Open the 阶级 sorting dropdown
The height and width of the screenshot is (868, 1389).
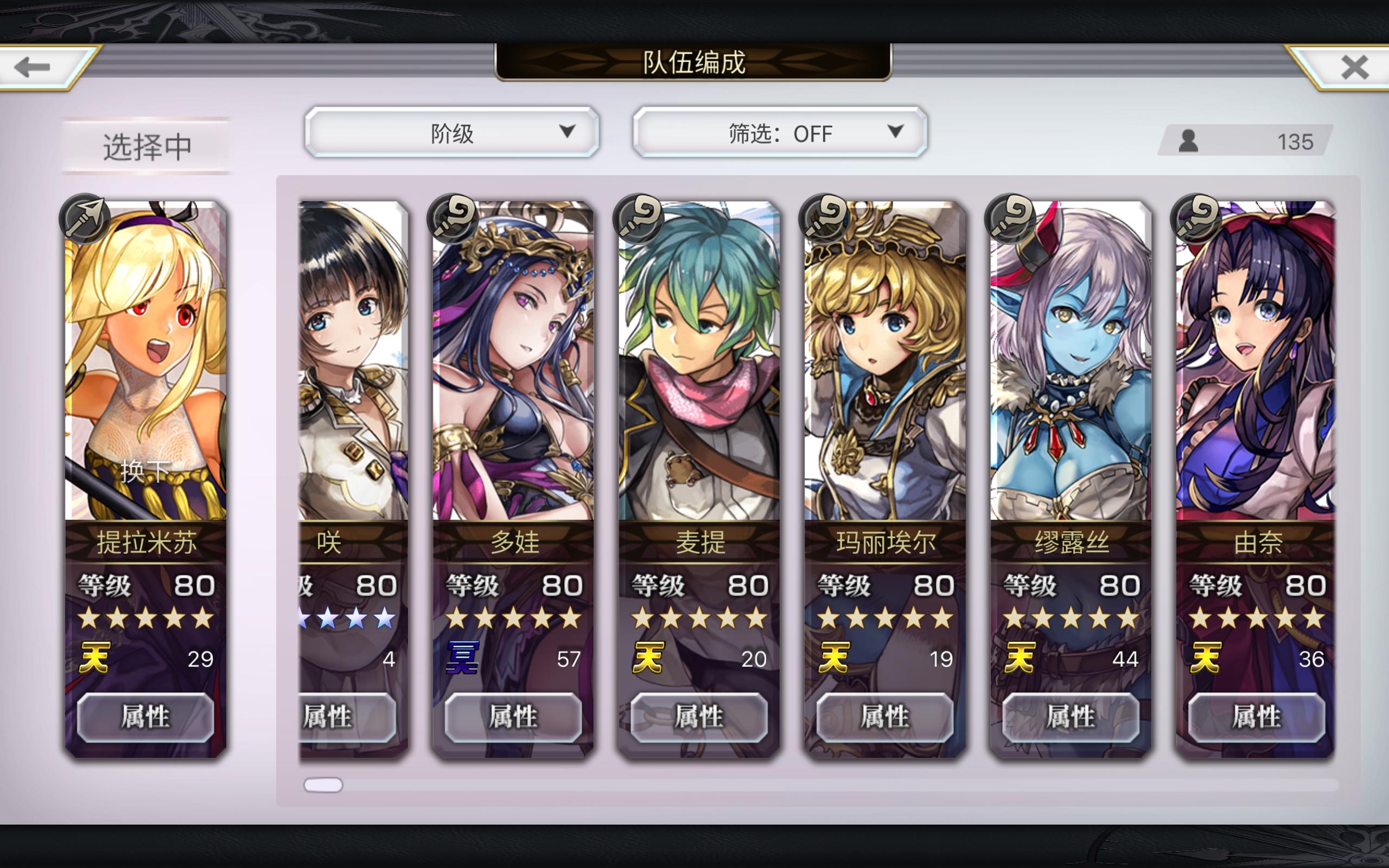454,133
